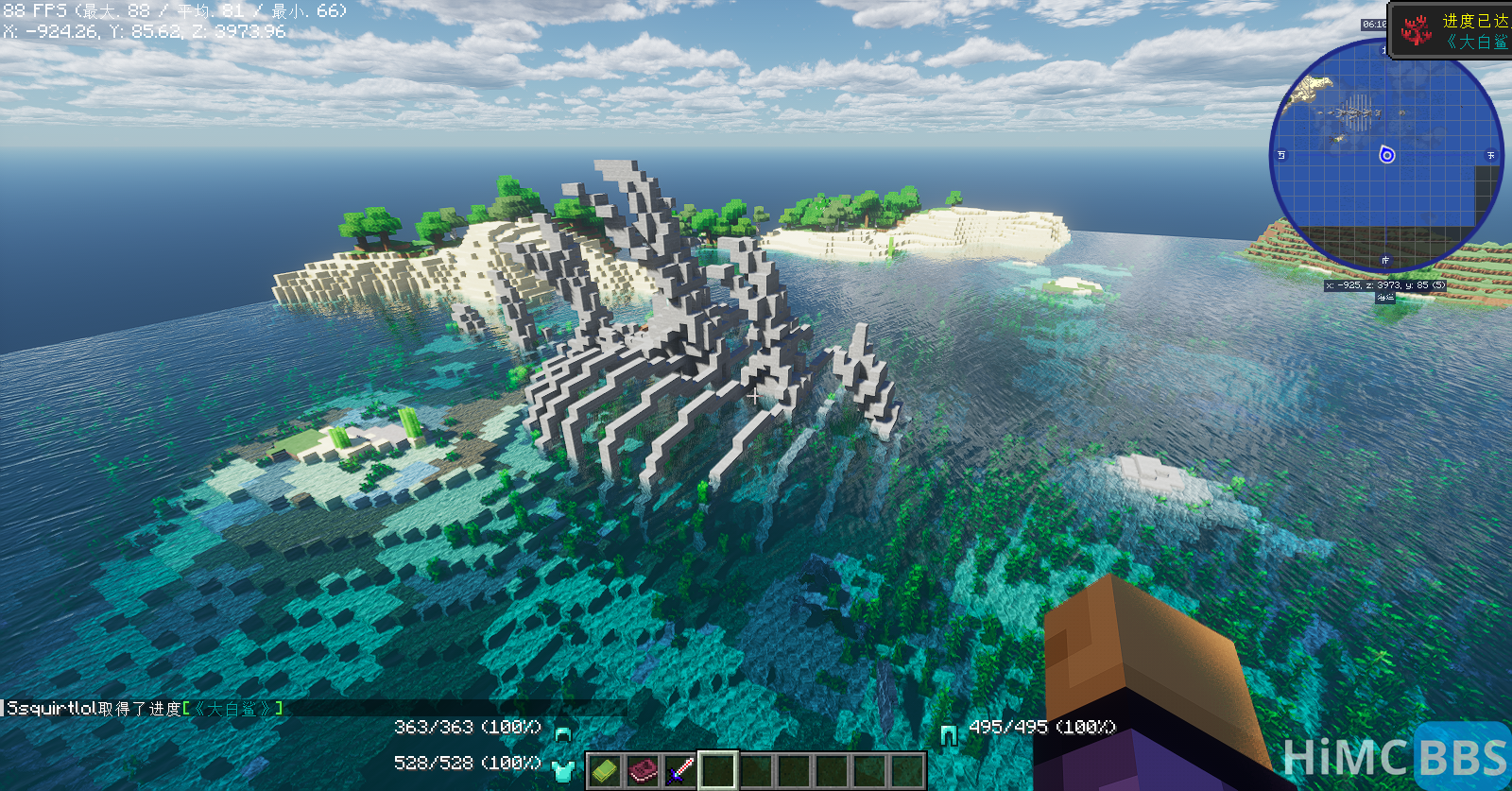The height and width of the screenshot is (791, 1512).
Task: Click the player marker on the minimap
Action: pos(1386,154)
